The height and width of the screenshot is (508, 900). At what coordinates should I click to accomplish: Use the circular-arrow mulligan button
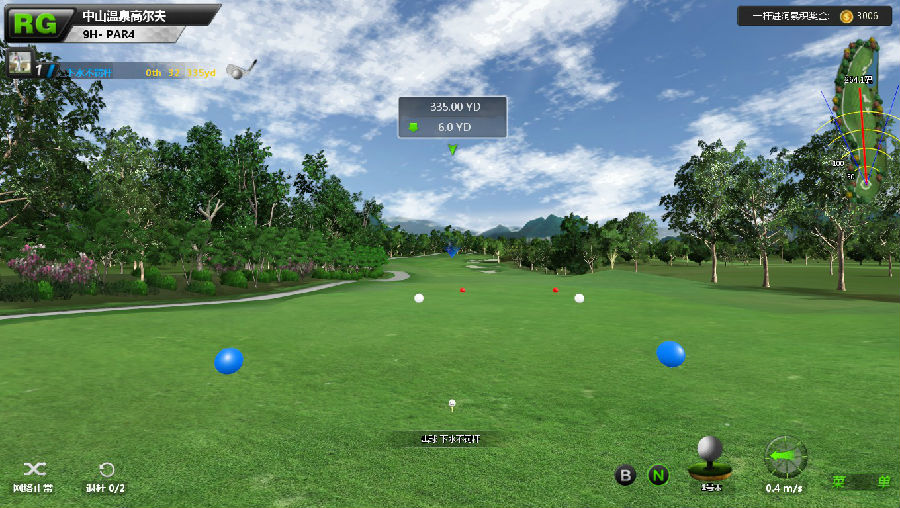coord(106,469)
